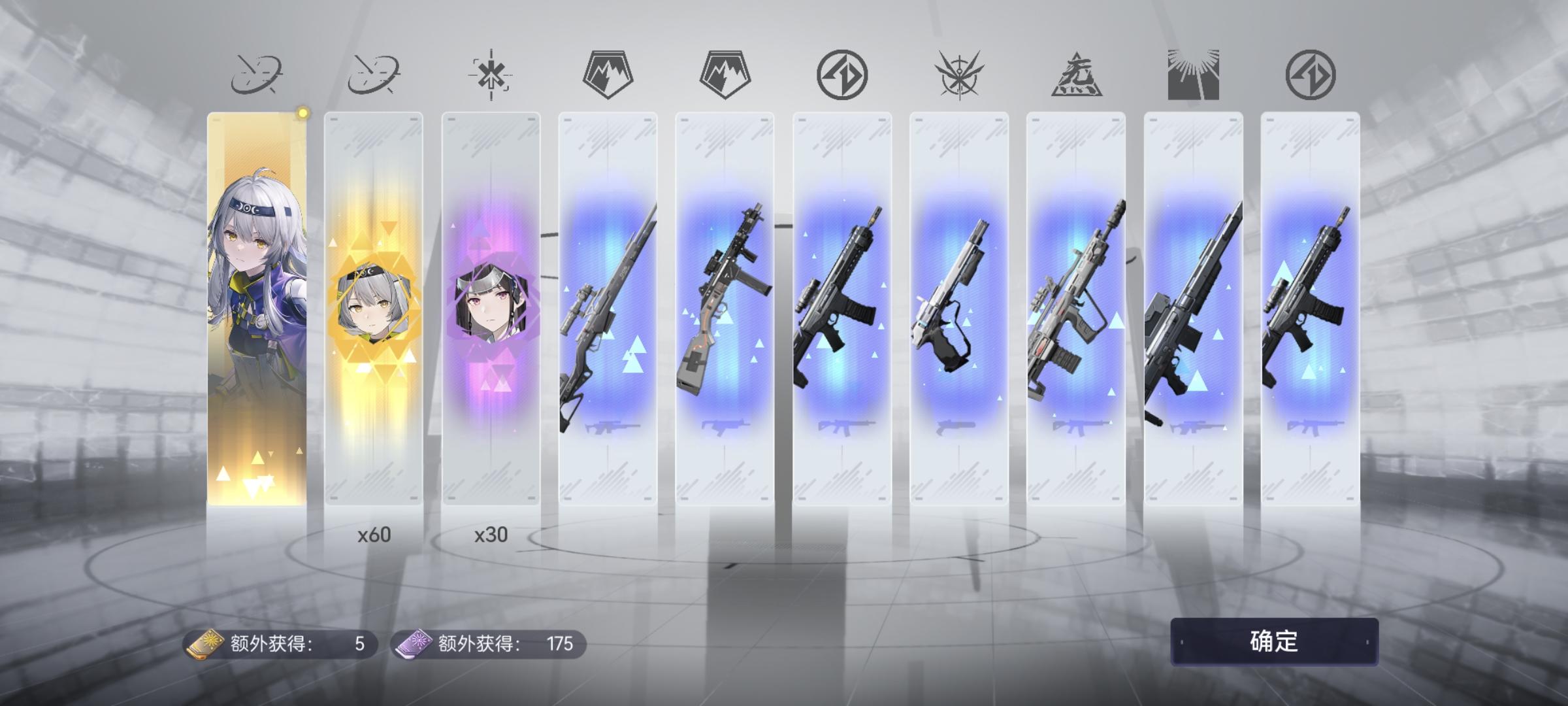The height and width of the screenshot is (706, 1568).
Task: Select the crossed-blades emblem above the seventh card
Action: pos(958,75)
